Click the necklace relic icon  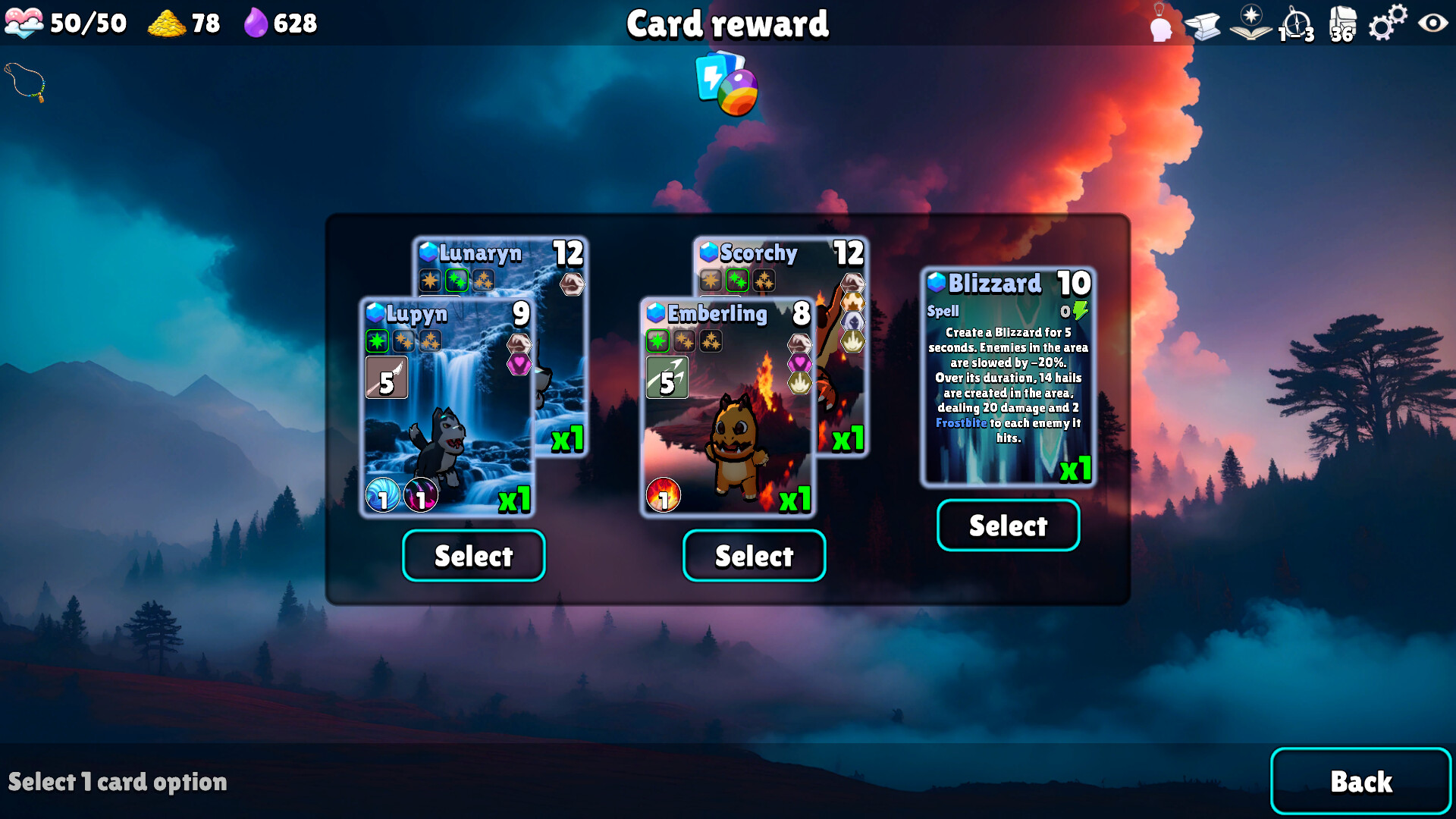pos(26,82)
